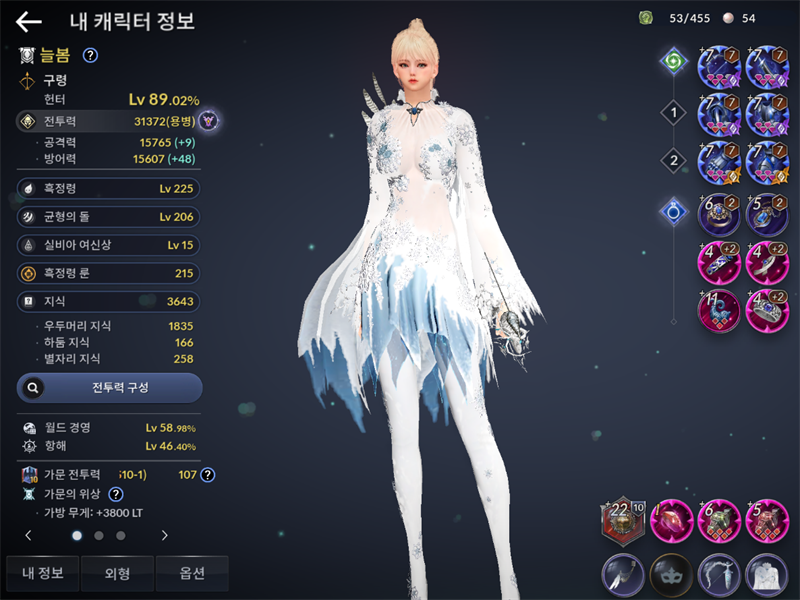Go to the next info page arrow
This screenshot has width=800, height=600.
(x=164, y=535)
